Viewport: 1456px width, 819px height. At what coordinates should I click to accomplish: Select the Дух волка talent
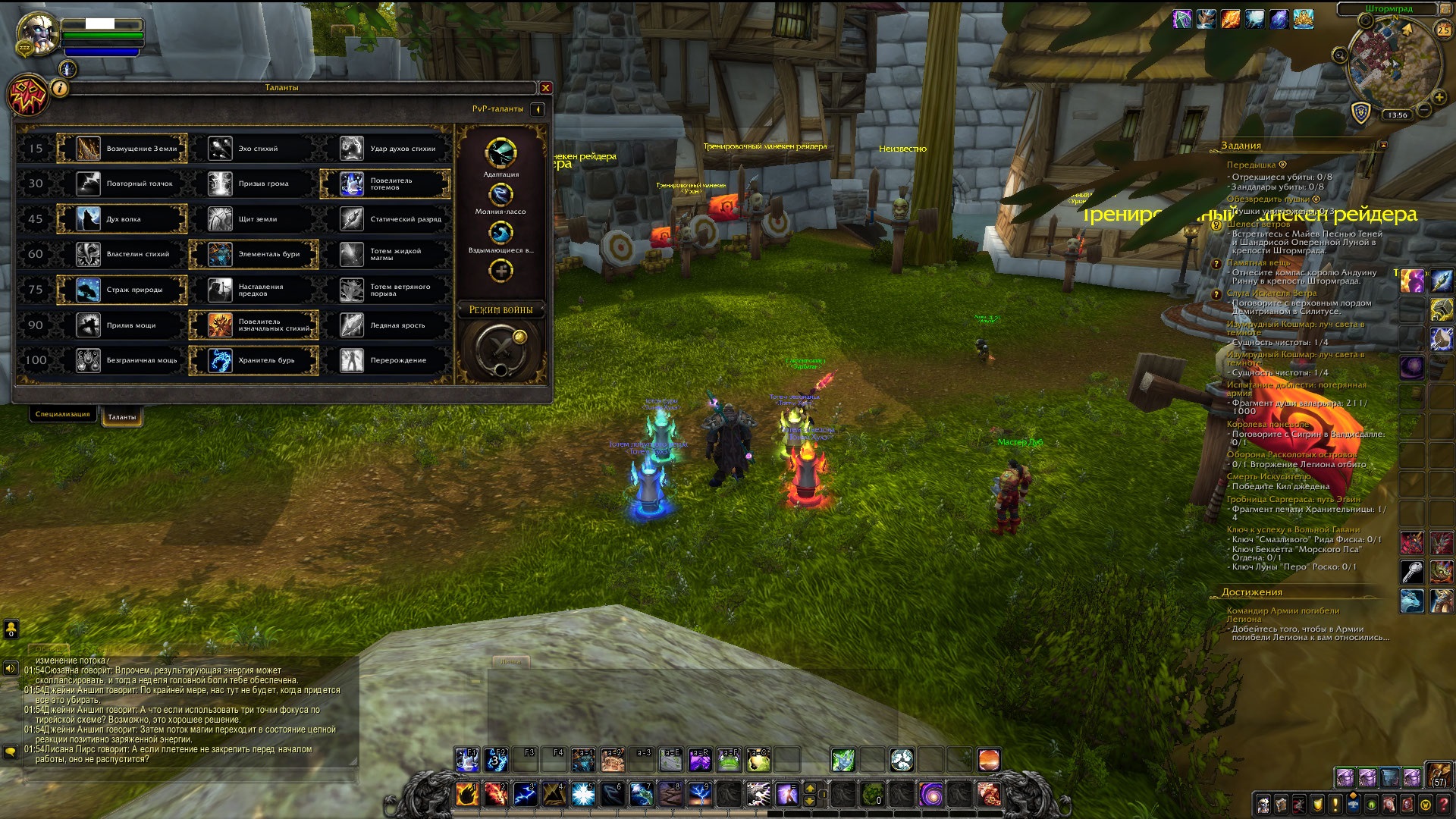(122, 219)
